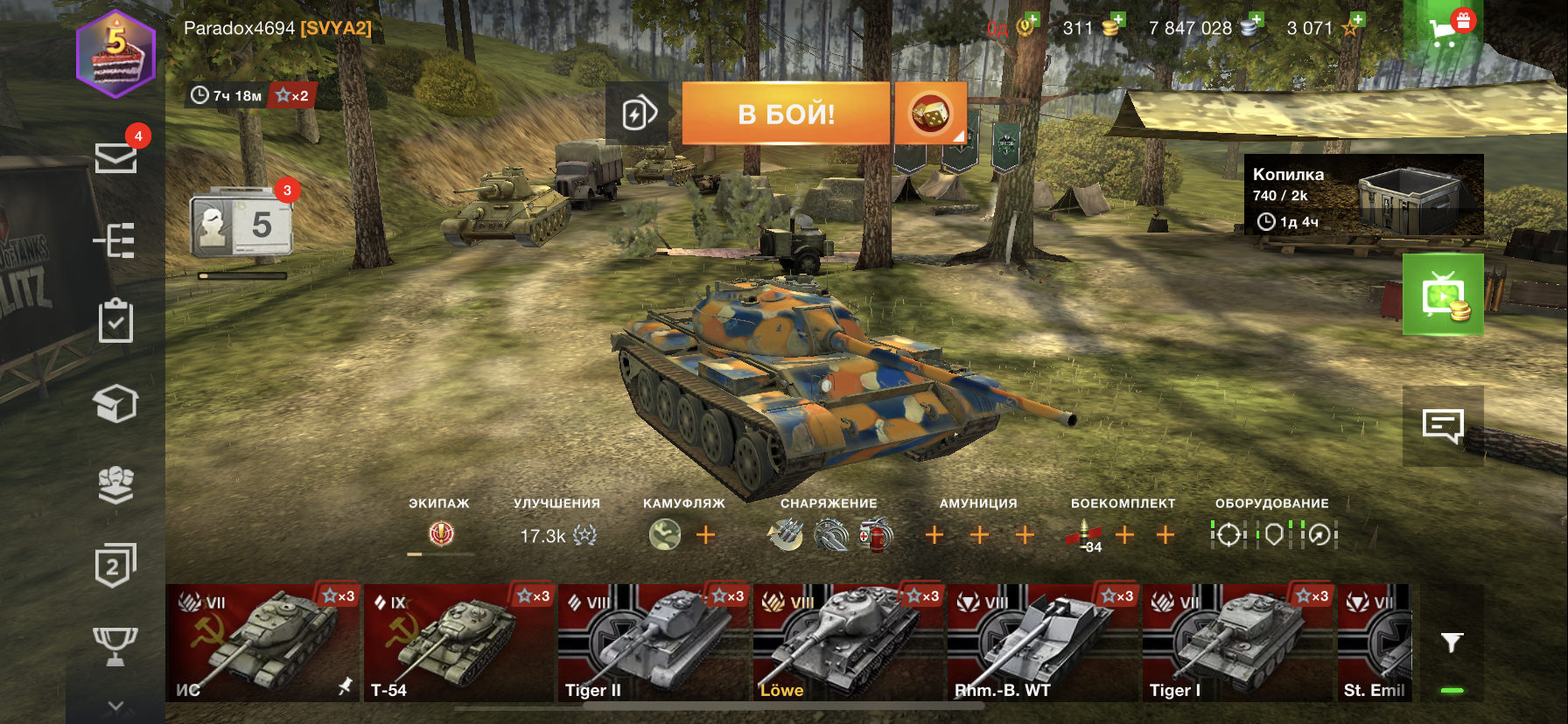Open the tank carousel filter
1568x724 pixels.
(1452, 644)
